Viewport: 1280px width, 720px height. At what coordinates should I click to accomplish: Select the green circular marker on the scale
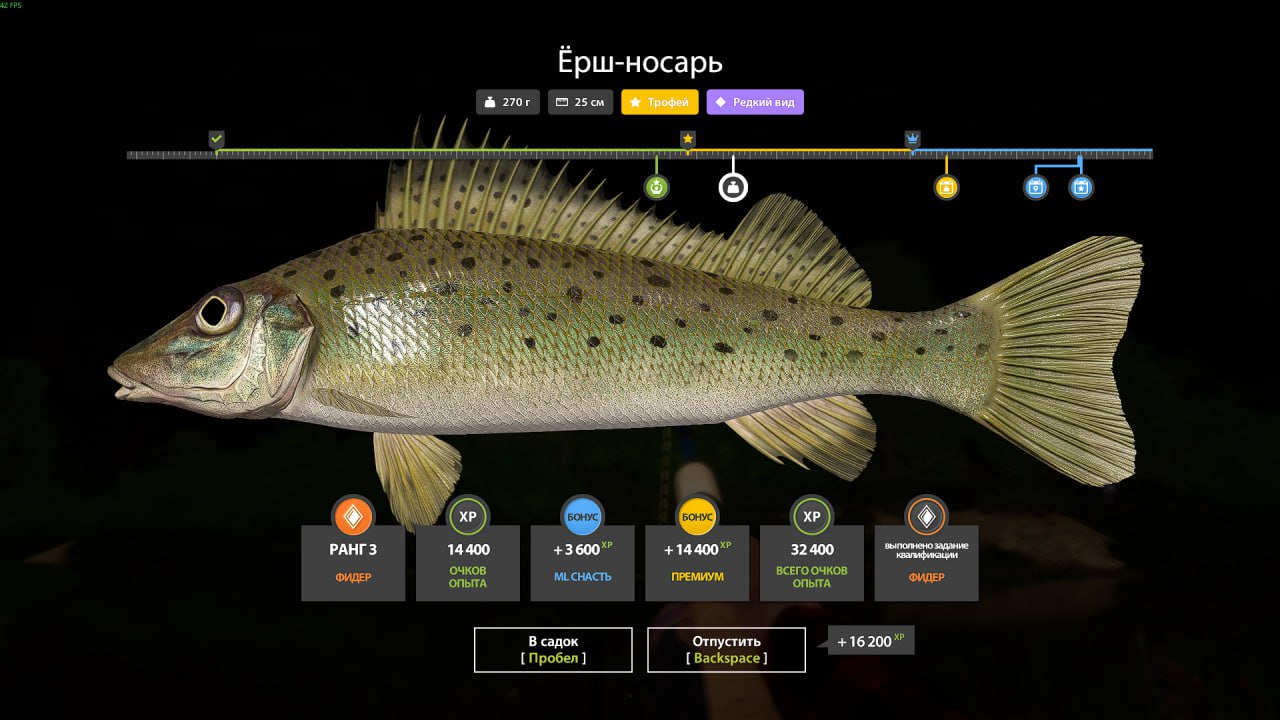click(657, 187)
